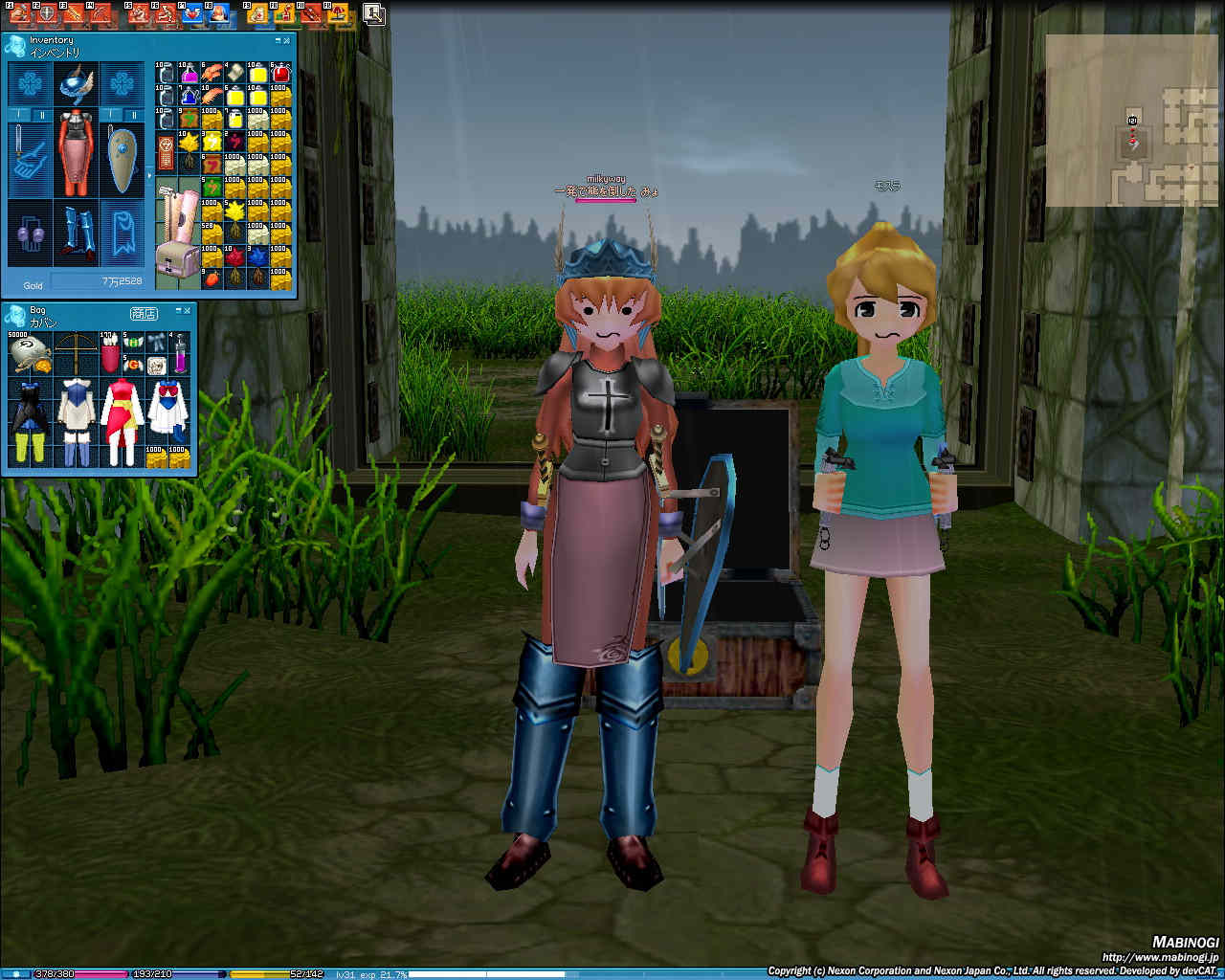Viewport: 1225px width, 980px height.
Task: Close the Bag window
Action: 187,312
